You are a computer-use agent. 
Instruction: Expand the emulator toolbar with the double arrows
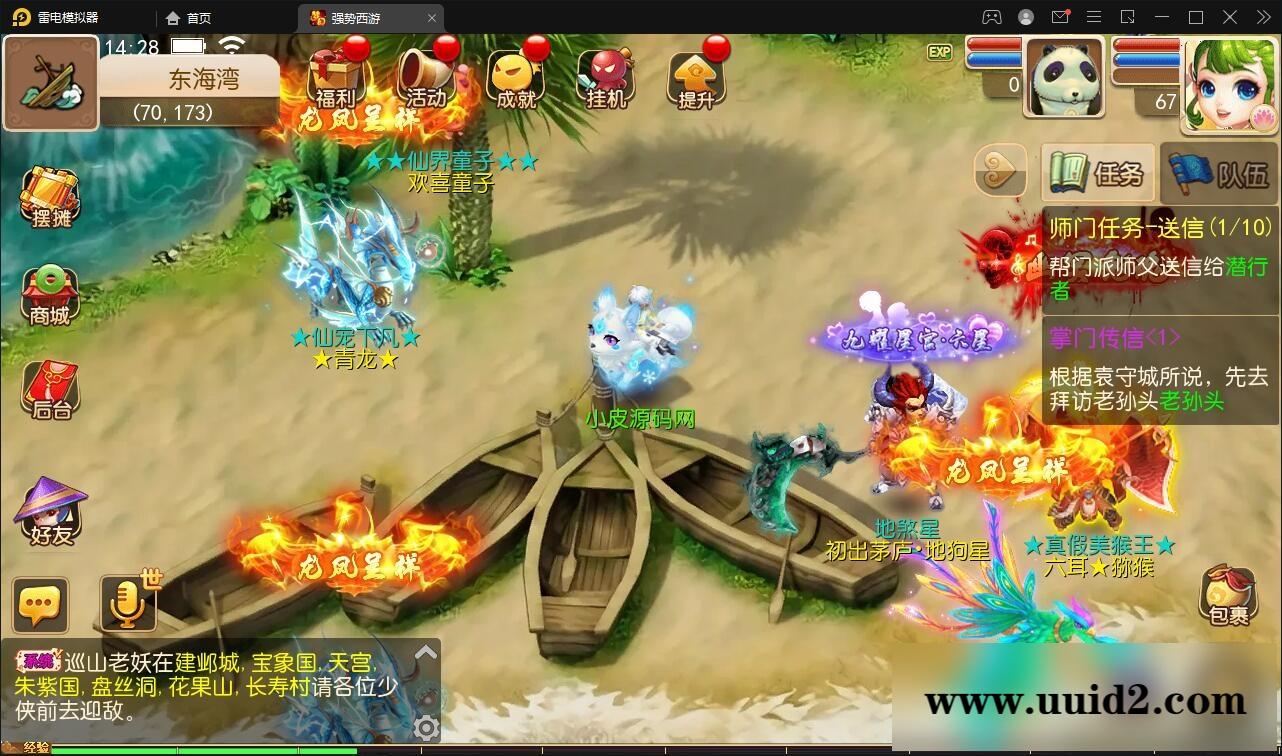(x=1263, y=17)
